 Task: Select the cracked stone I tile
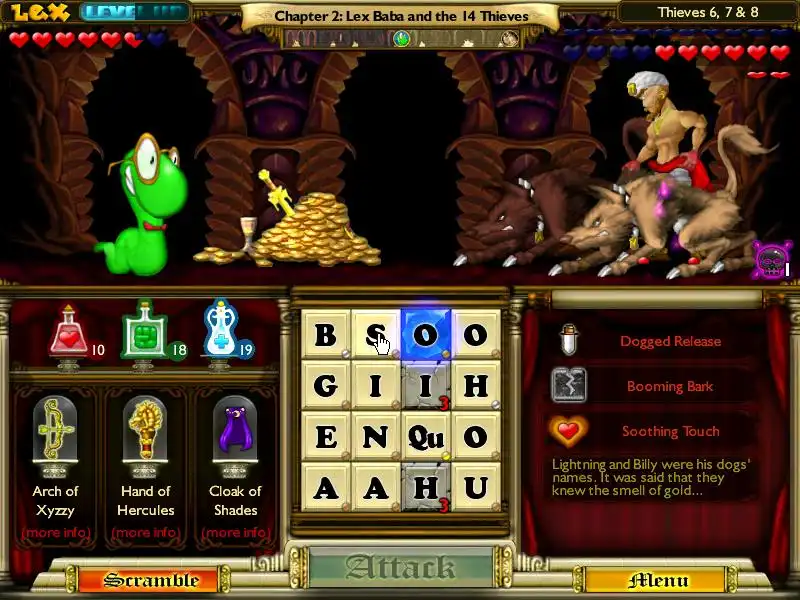426,385
